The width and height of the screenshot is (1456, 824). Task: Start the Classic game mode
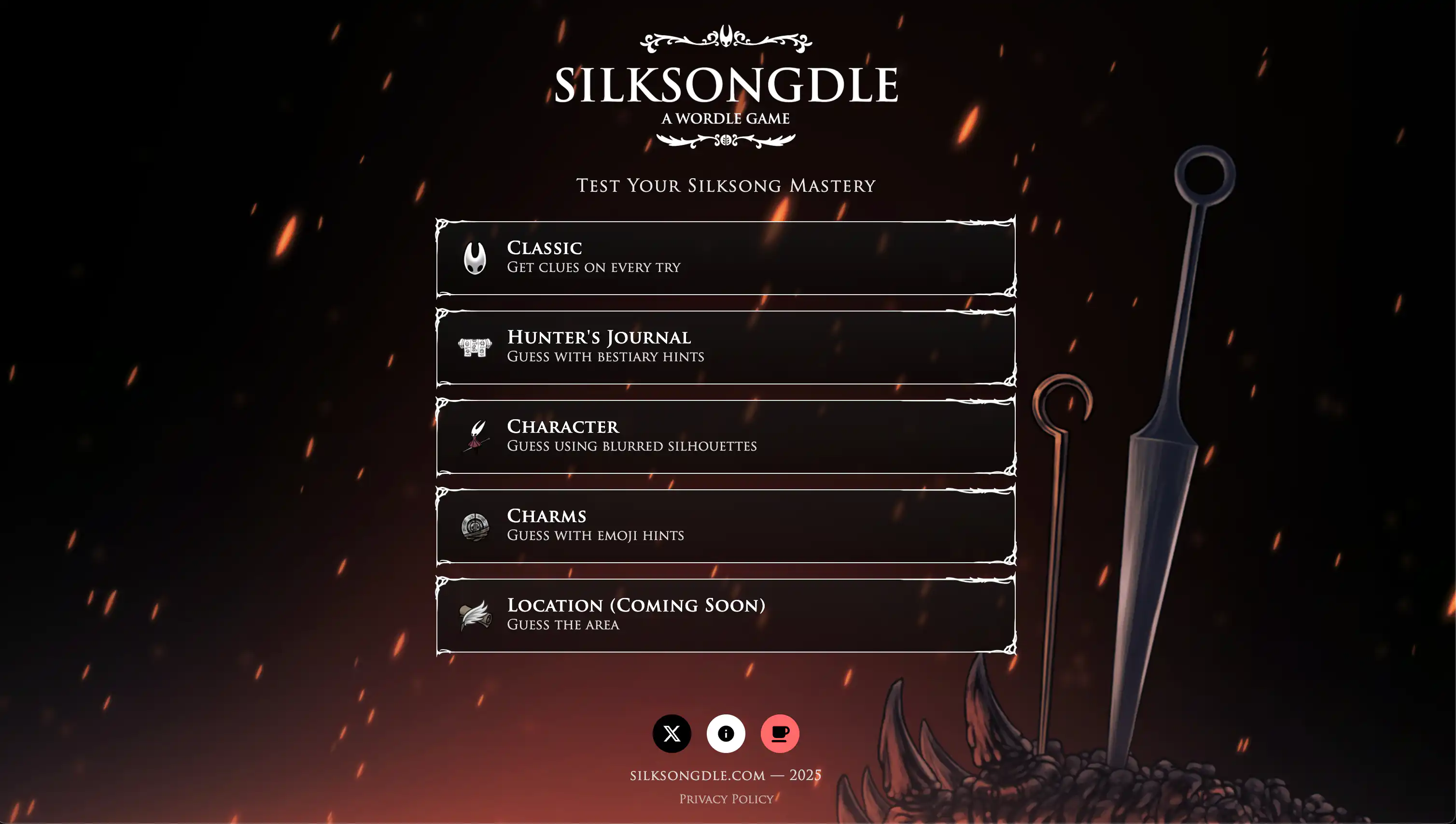click(726, 257)
